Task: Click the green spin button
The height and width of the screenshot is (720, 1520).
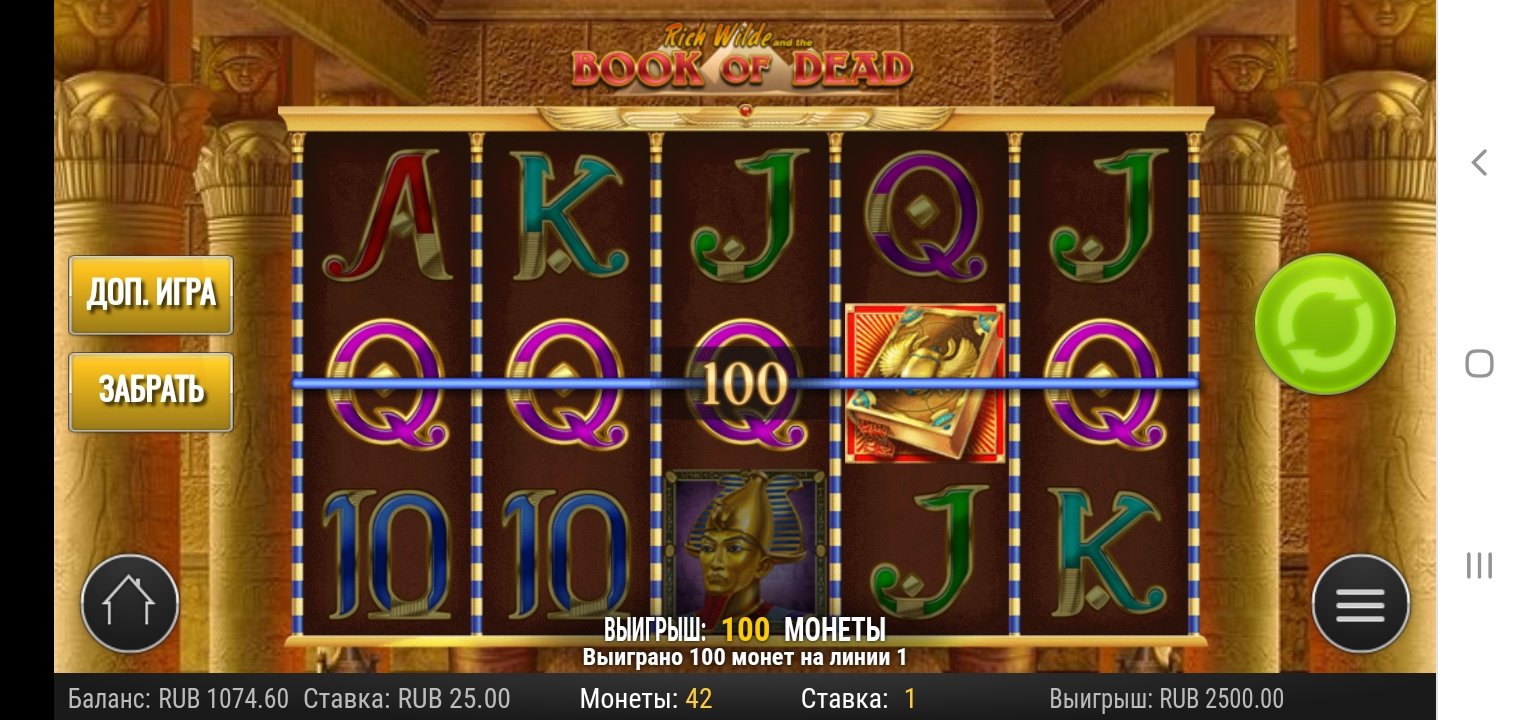Action: pos(1324,324)
